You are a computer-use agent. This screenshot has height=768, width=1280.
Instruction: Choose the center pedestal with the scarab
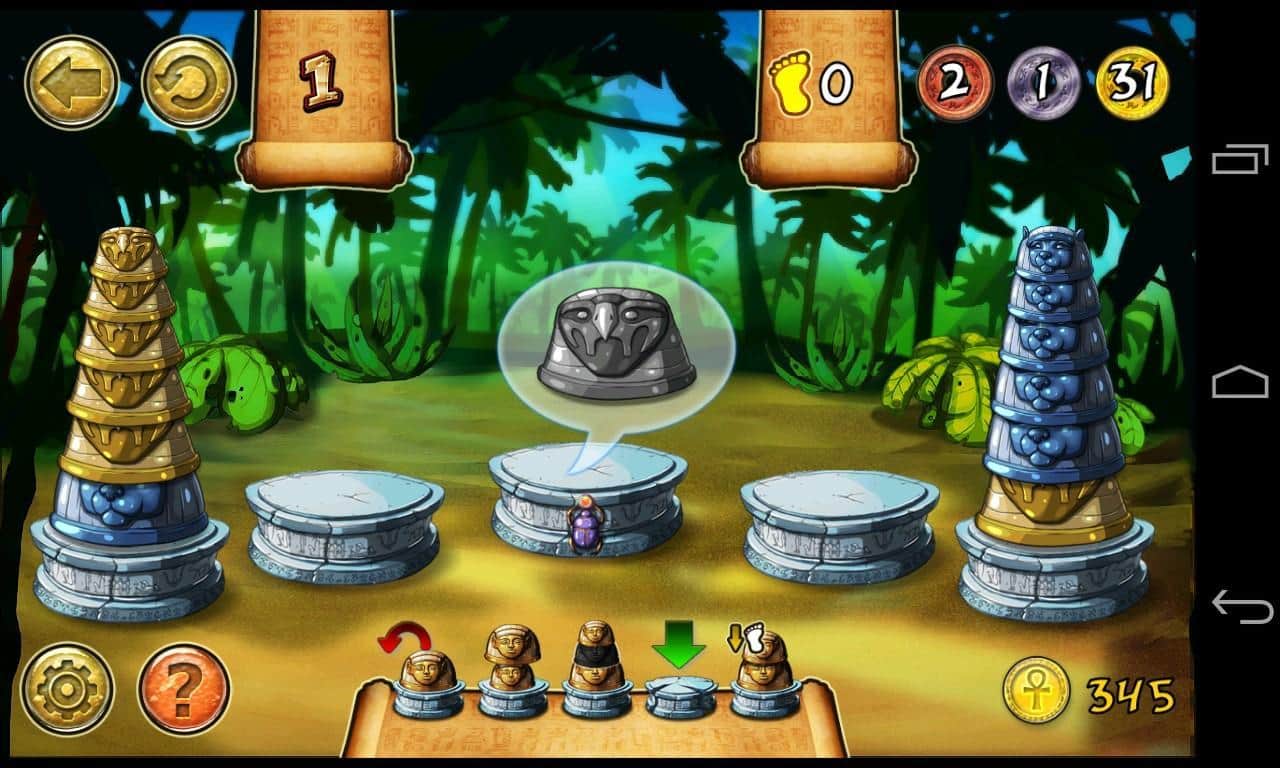pos(588,500)
